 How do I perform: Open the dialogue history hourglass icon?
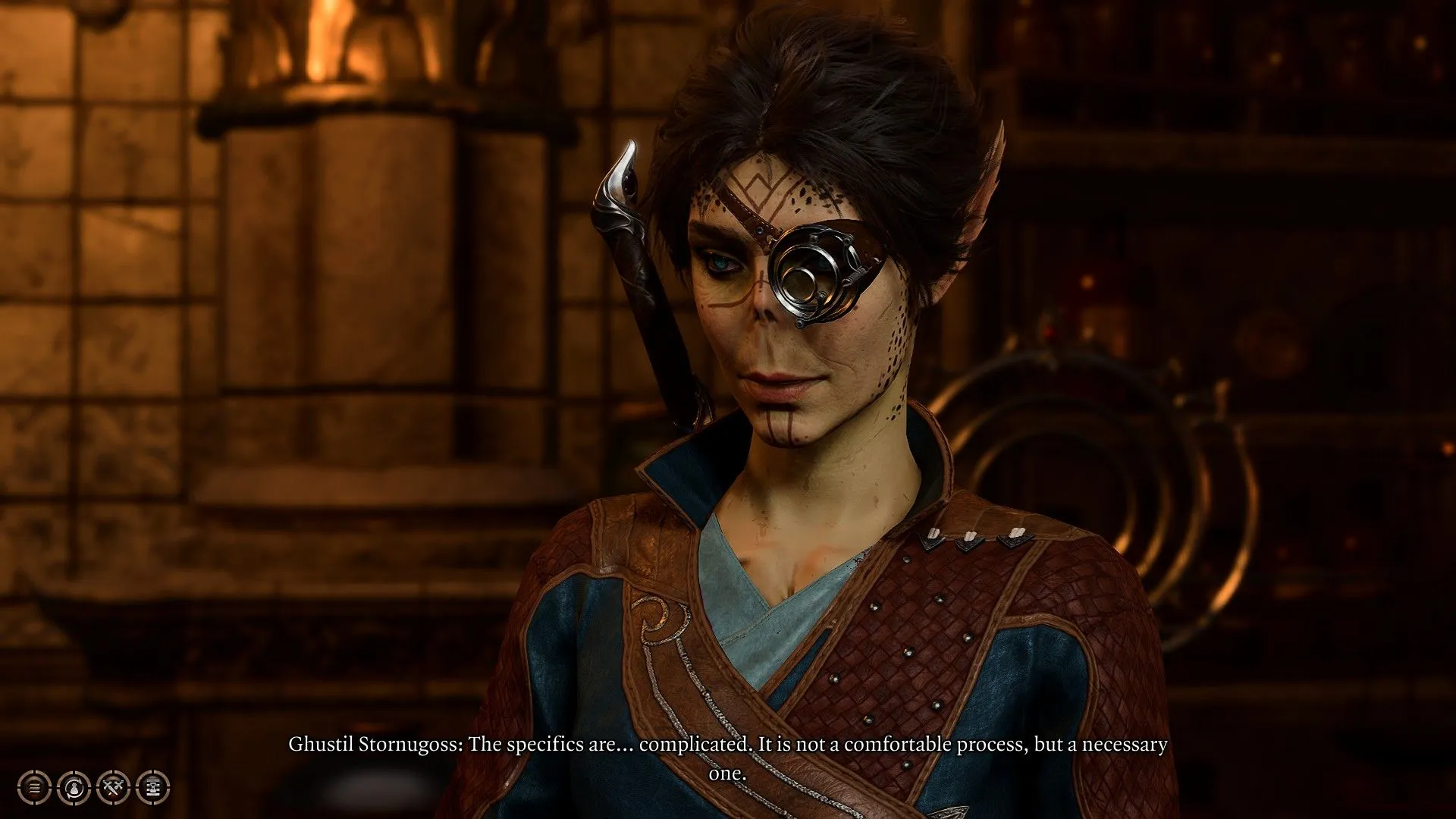click(153, 788)
